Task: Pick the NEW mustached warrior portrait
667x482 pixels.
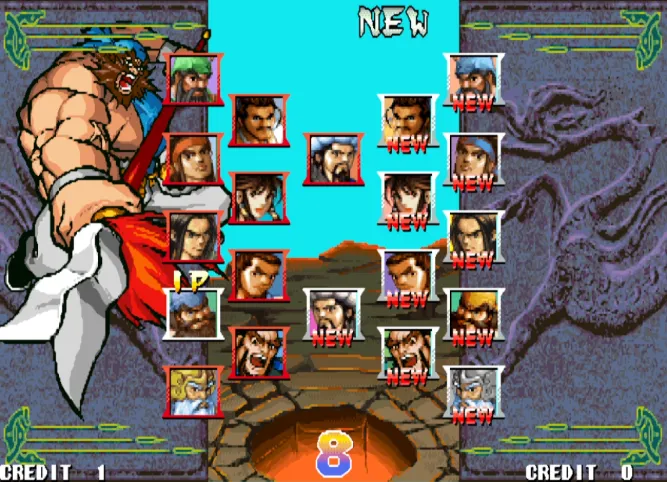Action: tap(407, 120)
